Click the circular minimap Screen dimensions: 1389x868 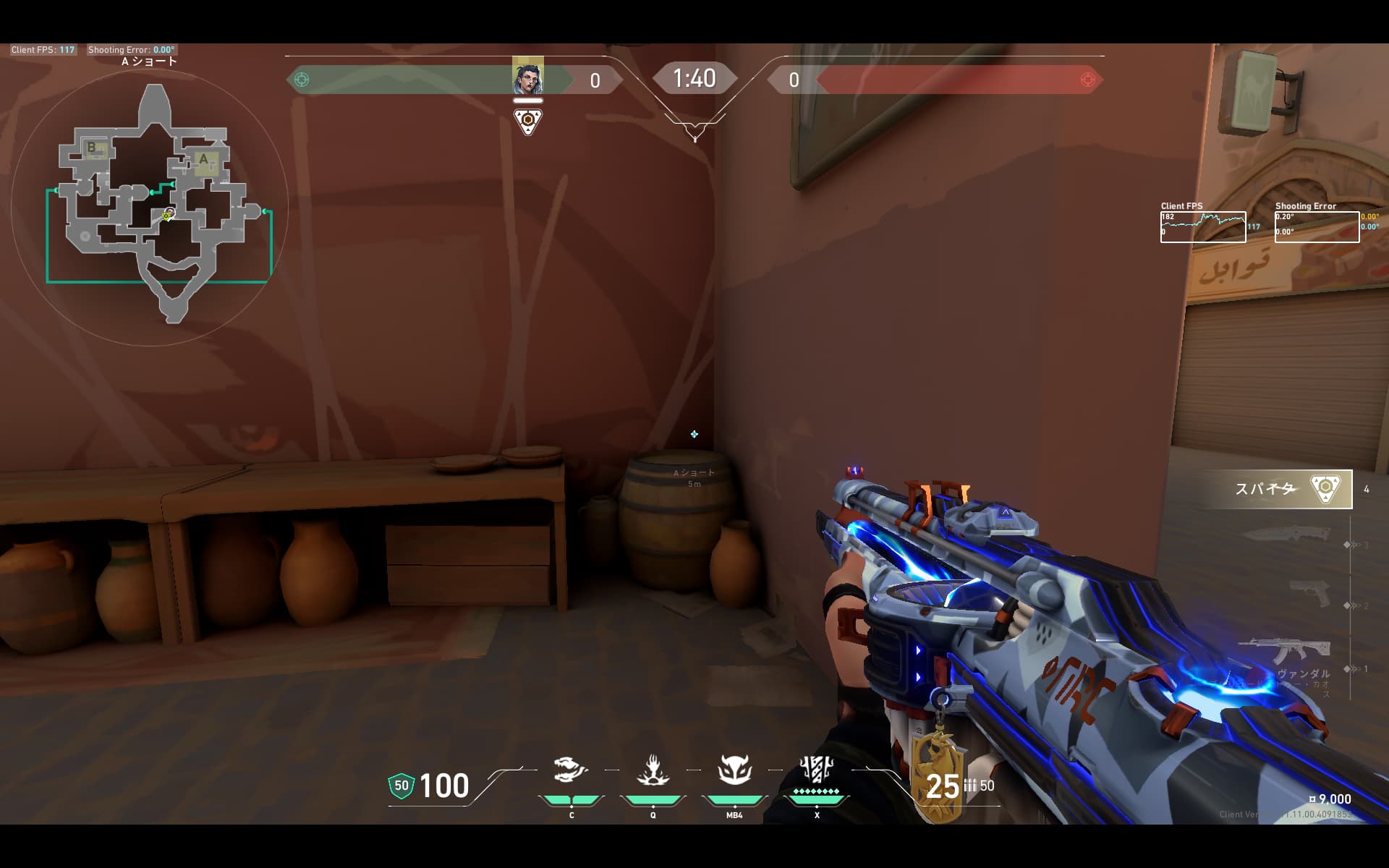pos(150,208)
